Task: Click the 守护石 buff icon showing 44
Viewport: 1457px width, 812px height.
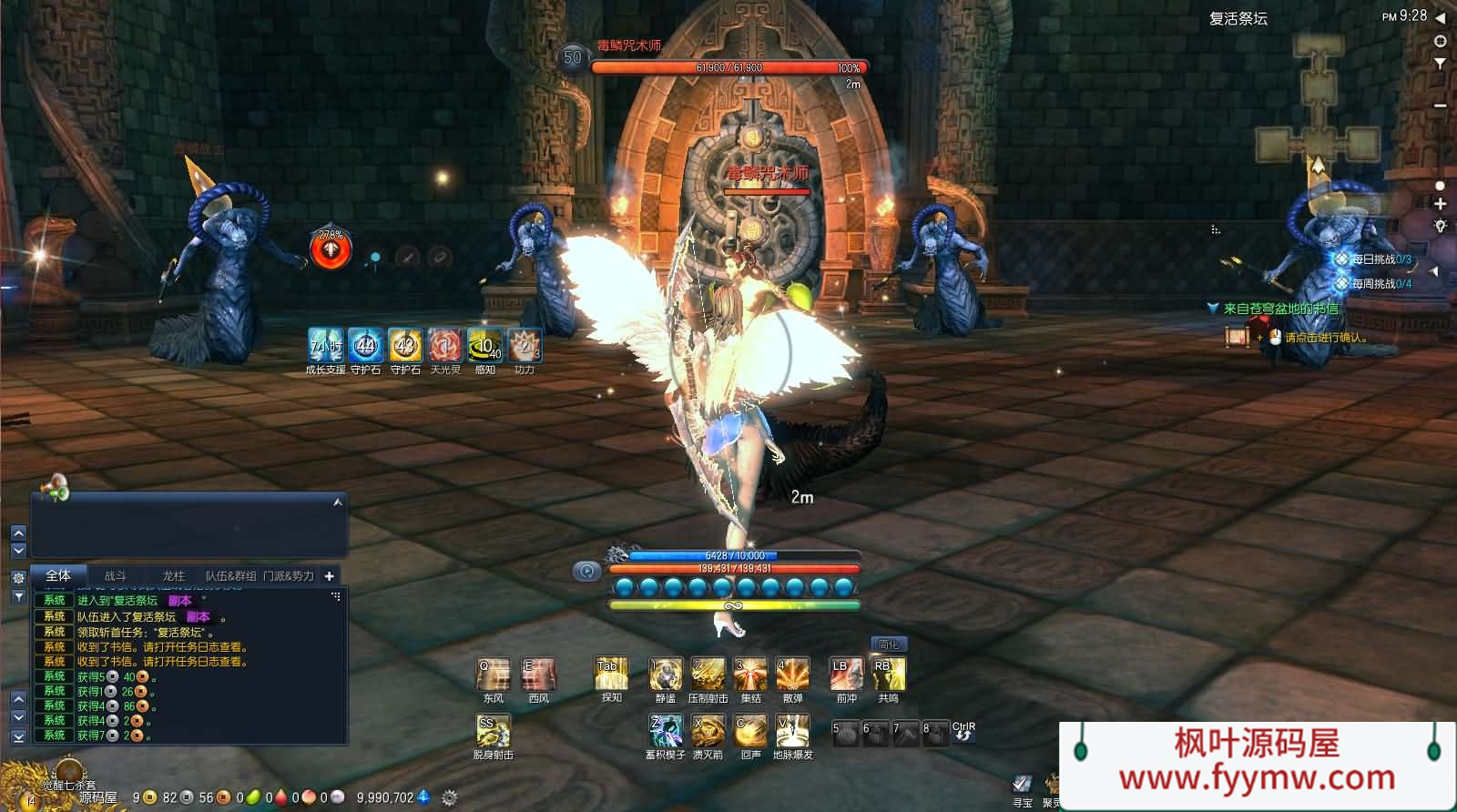Action: point(365,346)
